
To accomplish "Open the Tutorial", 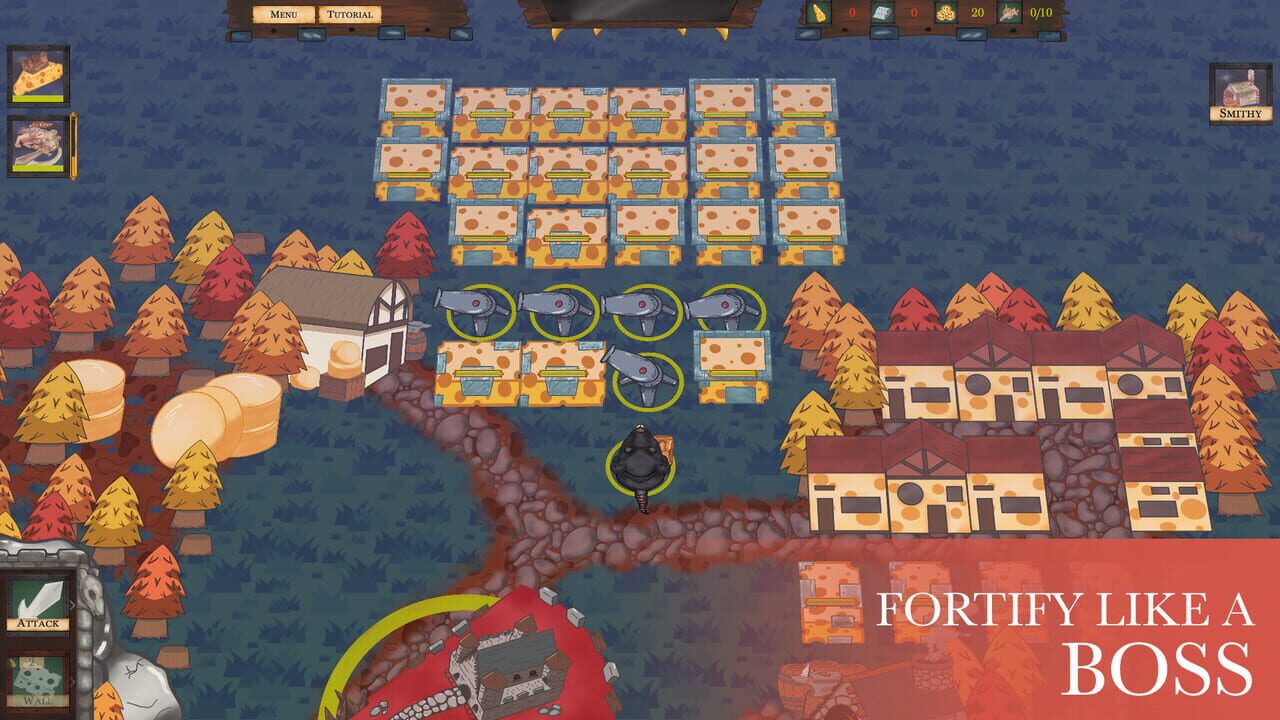I will 348,13.
